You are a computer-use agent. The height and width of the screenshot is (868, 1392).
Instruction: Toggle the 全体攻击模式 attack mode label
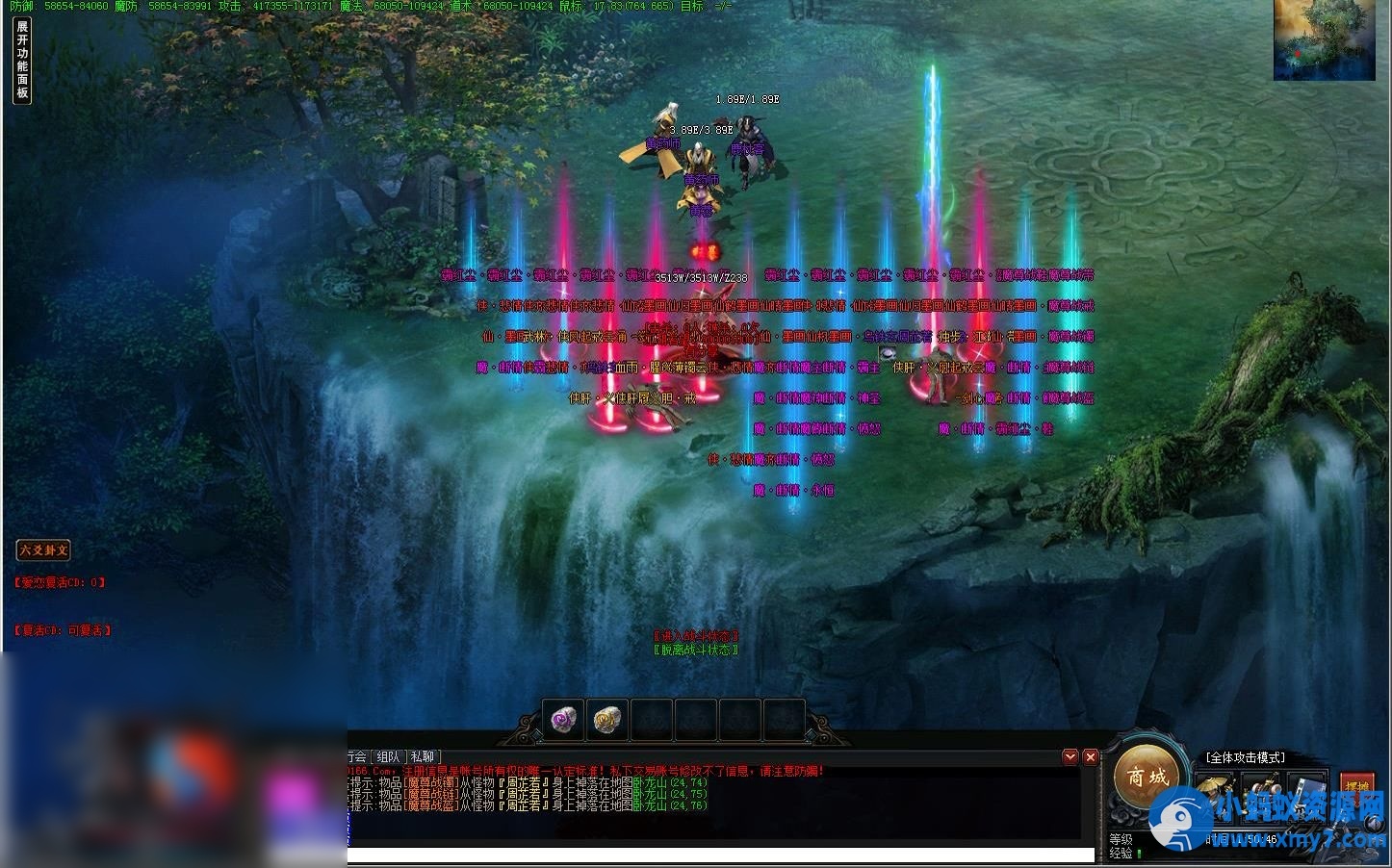click(x=1245, y=757)
